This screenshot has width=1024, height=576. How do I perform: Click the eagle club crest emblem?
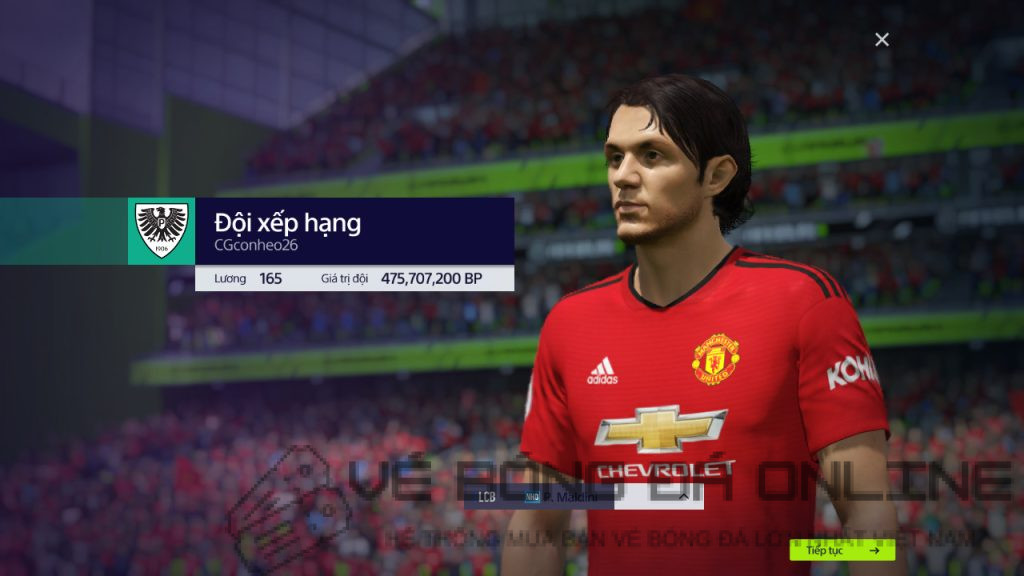click(161, 231)
